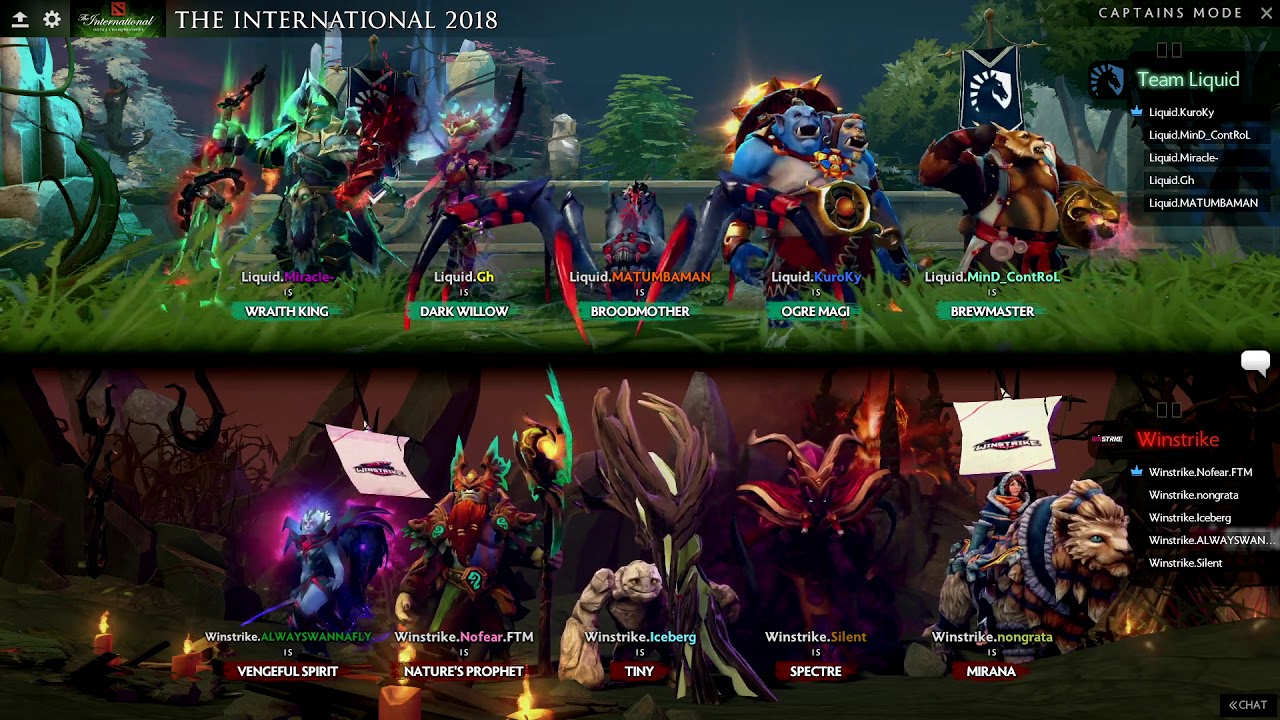Select Liquid.MATUMBAMAN in the roster list
Viewport: 1280px width, 720px height.
pyautogui.click(x=1203, y=203)
